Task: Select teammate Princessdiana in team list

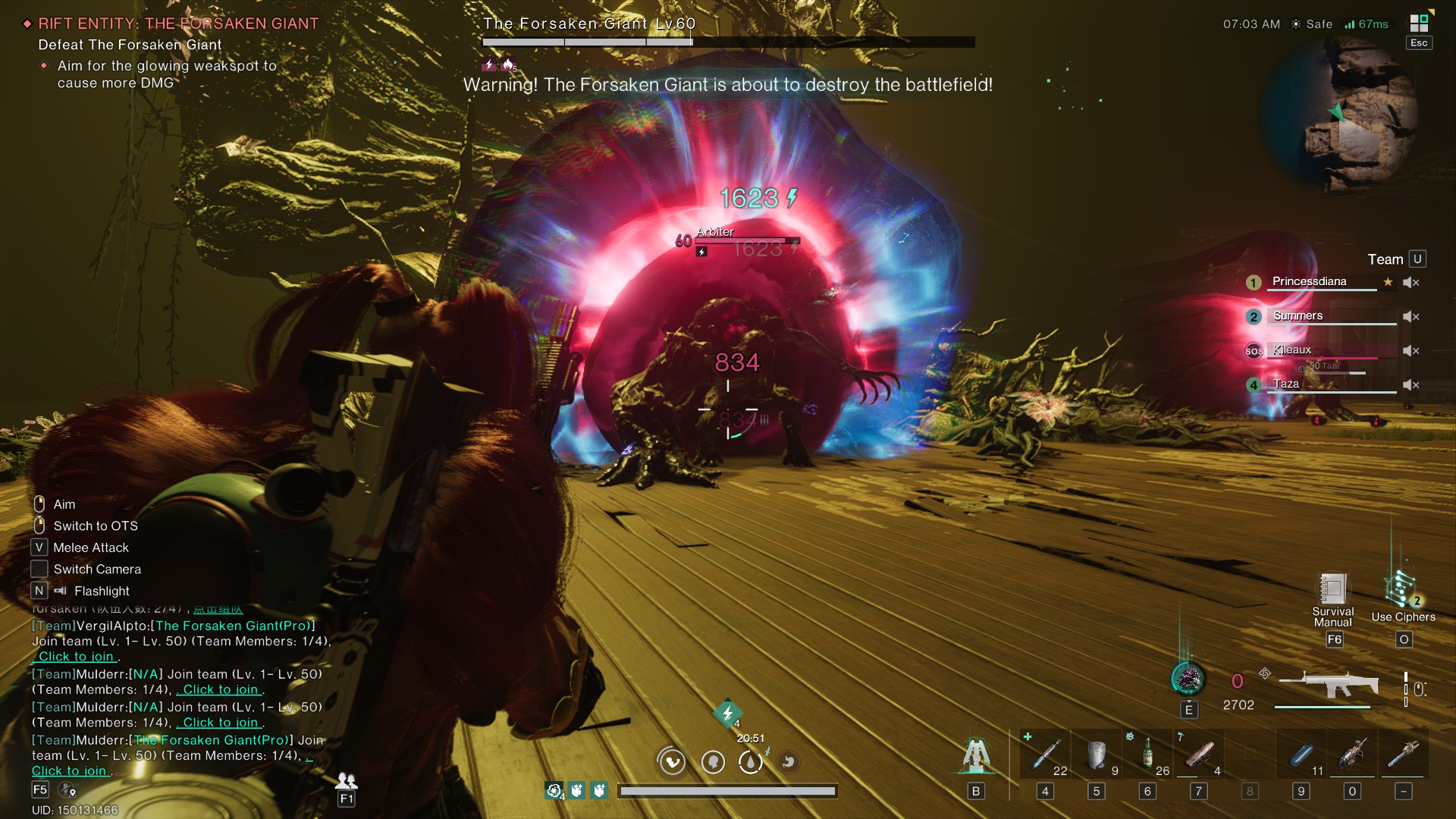Action: pyautogui.click(x=1310, y=282)
